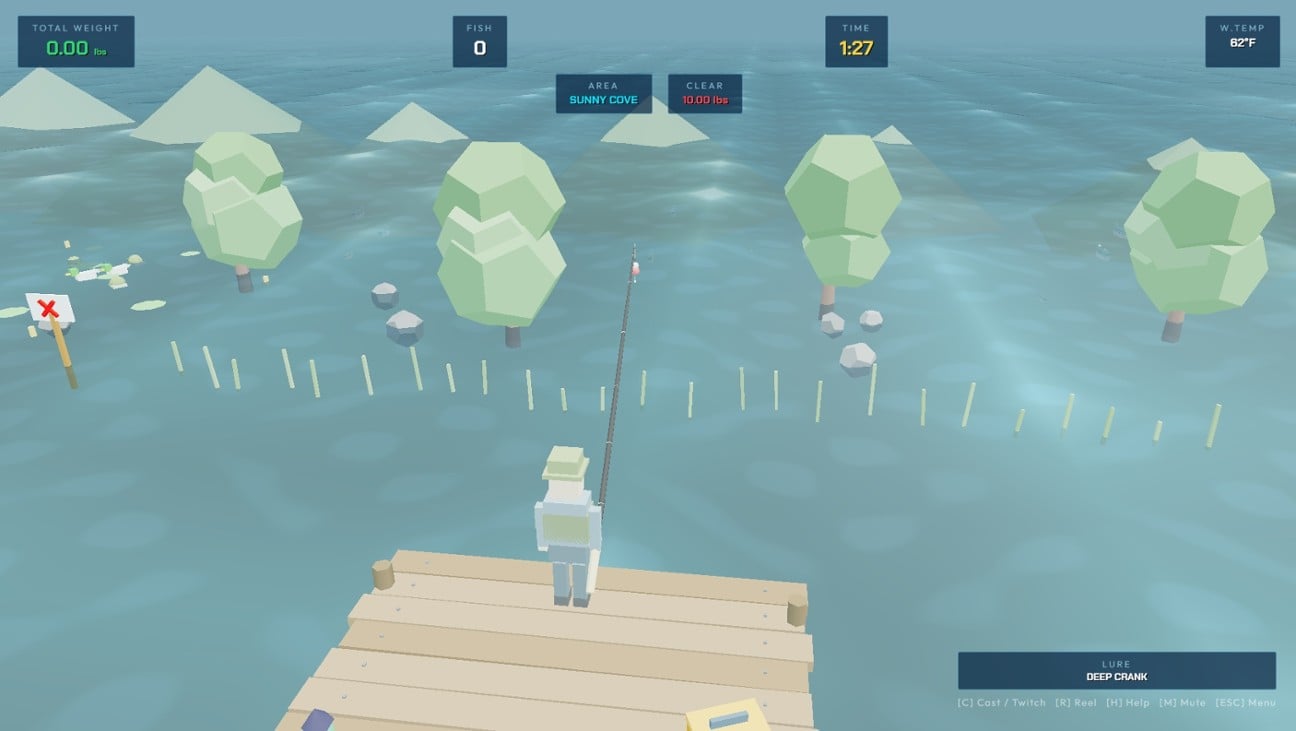Click the [C] Cast / Twitch action

click(1000, 703)
